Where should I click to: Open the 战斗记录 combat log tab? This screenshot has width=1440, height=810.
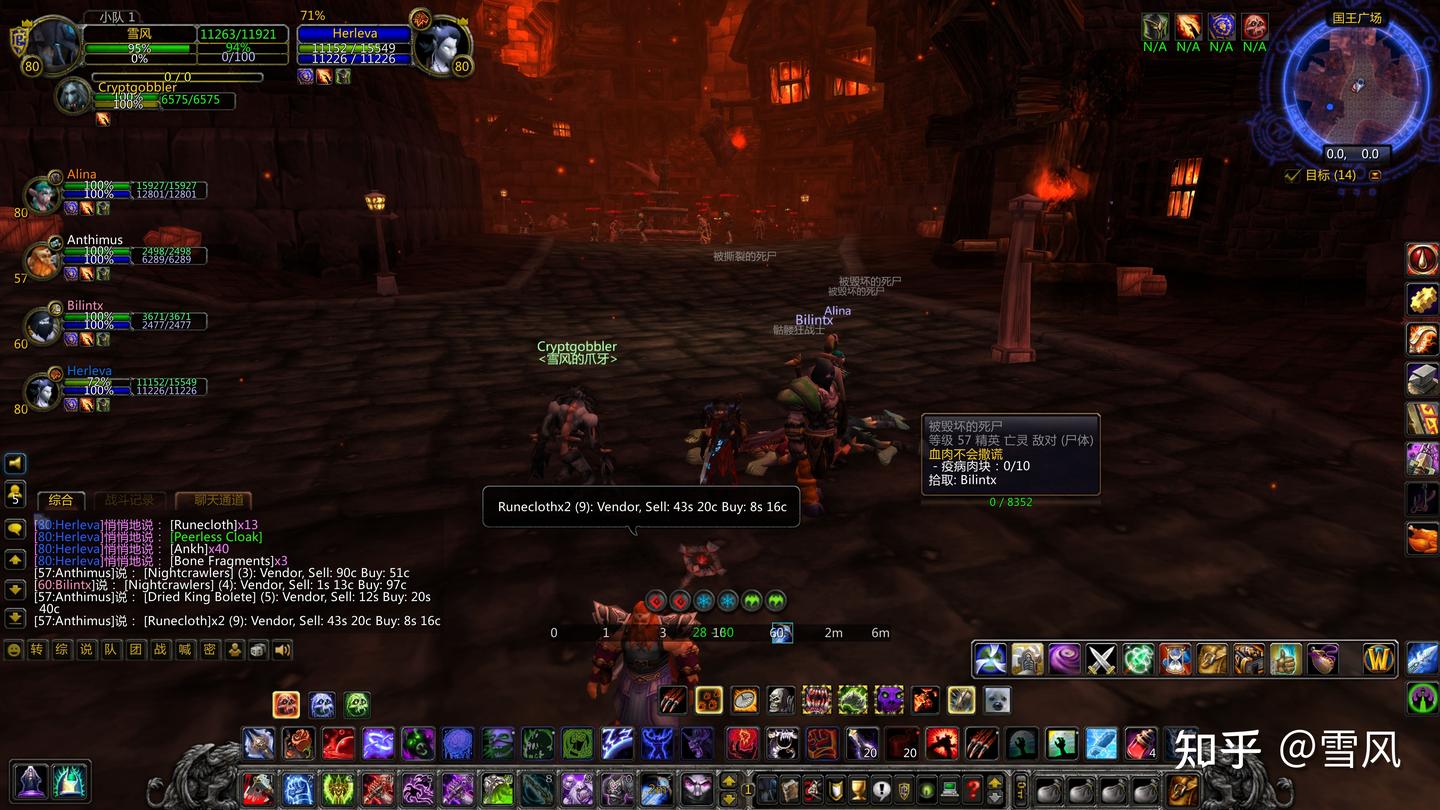[130, 500]
